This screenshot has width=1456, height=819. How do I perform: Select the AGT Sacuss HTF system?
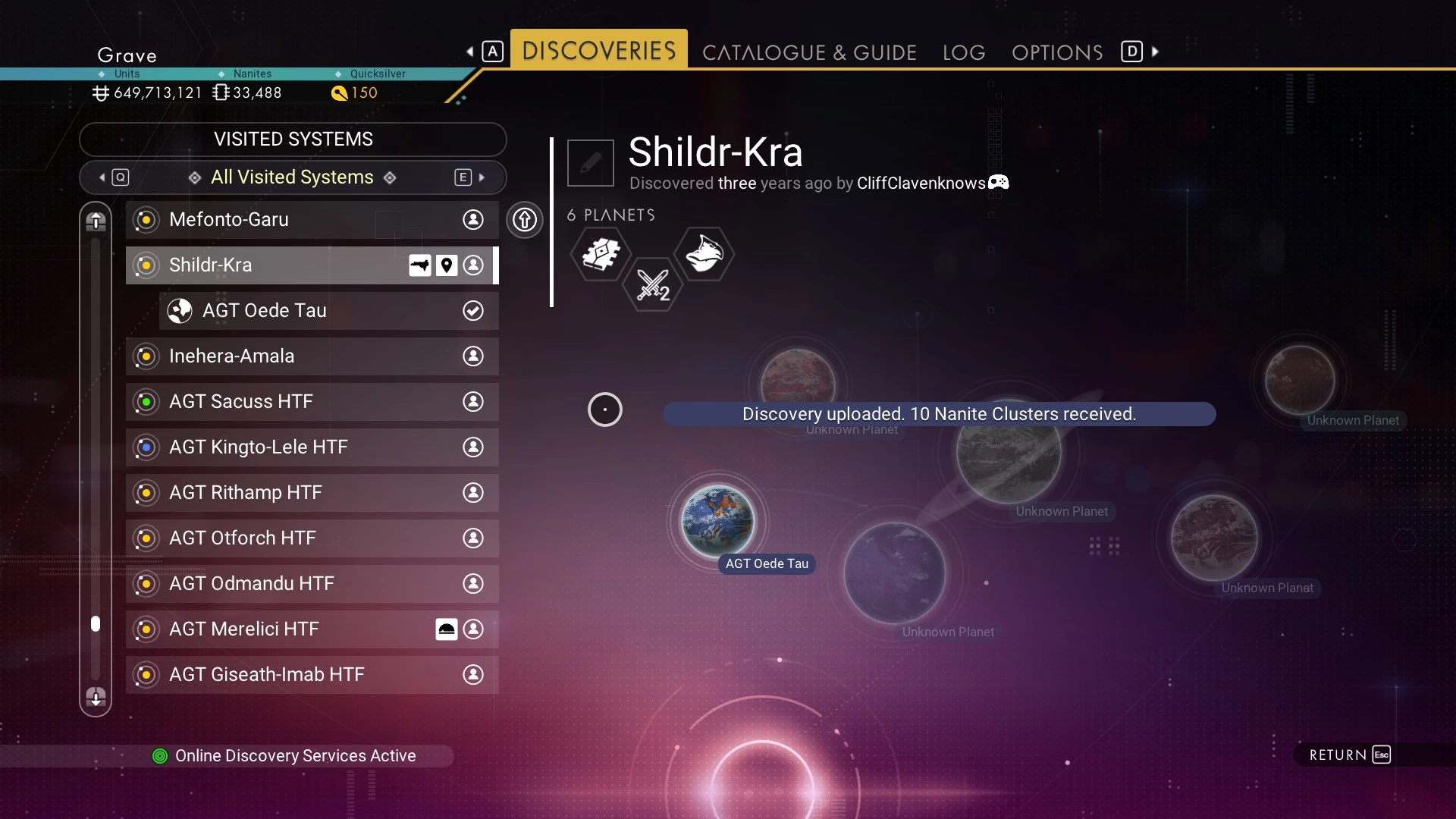pyautogui.click(x=312, y=402)
